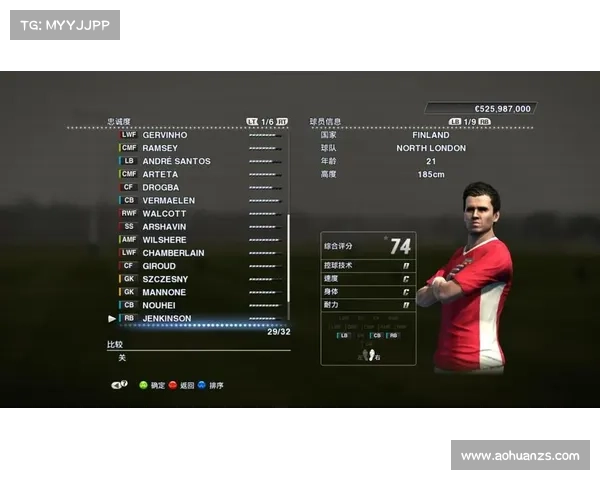Choose Chamberlain in the player list
The height and width of the screenshot is (480, 600).
(x=173, y=253)
